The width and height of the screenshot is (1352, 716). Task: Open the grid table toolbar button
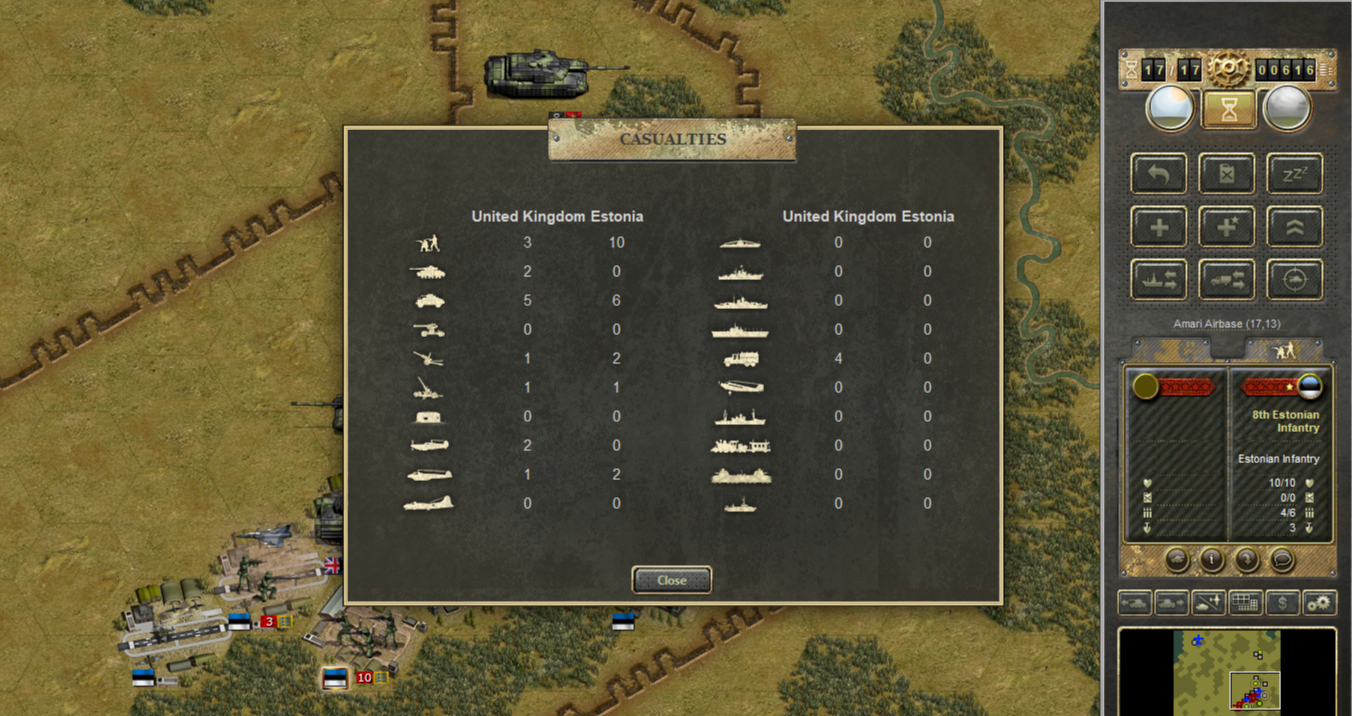pos(1245,603)
